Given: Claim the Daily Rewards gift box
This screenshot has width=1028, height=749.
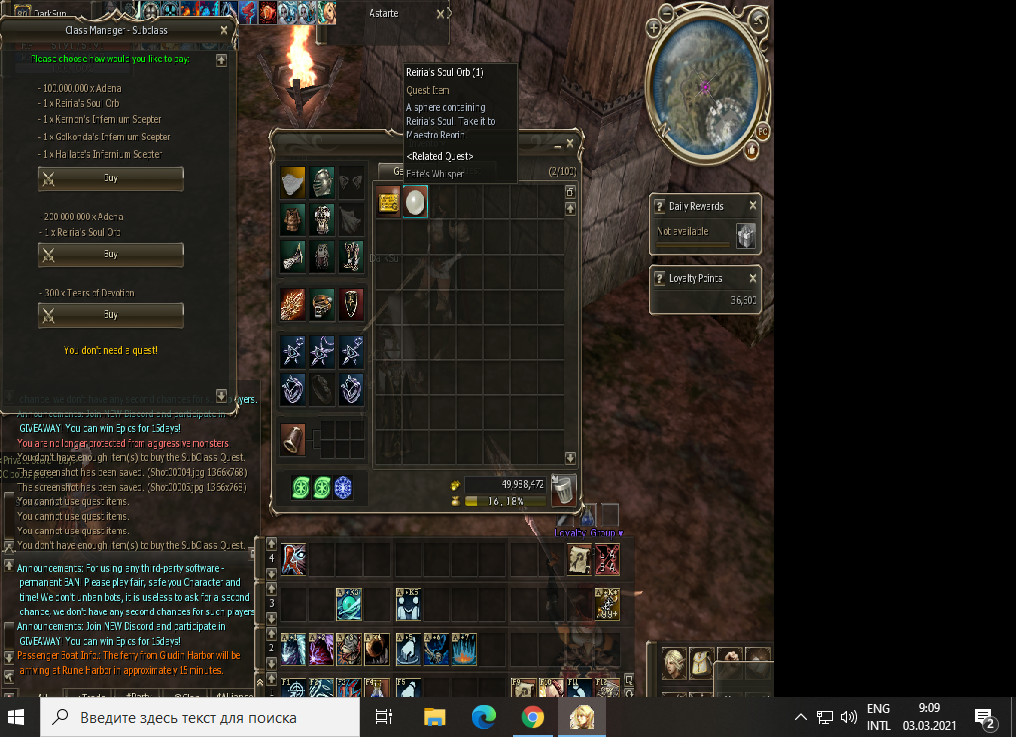Looking at the screenshot, I should click(746, 236).
